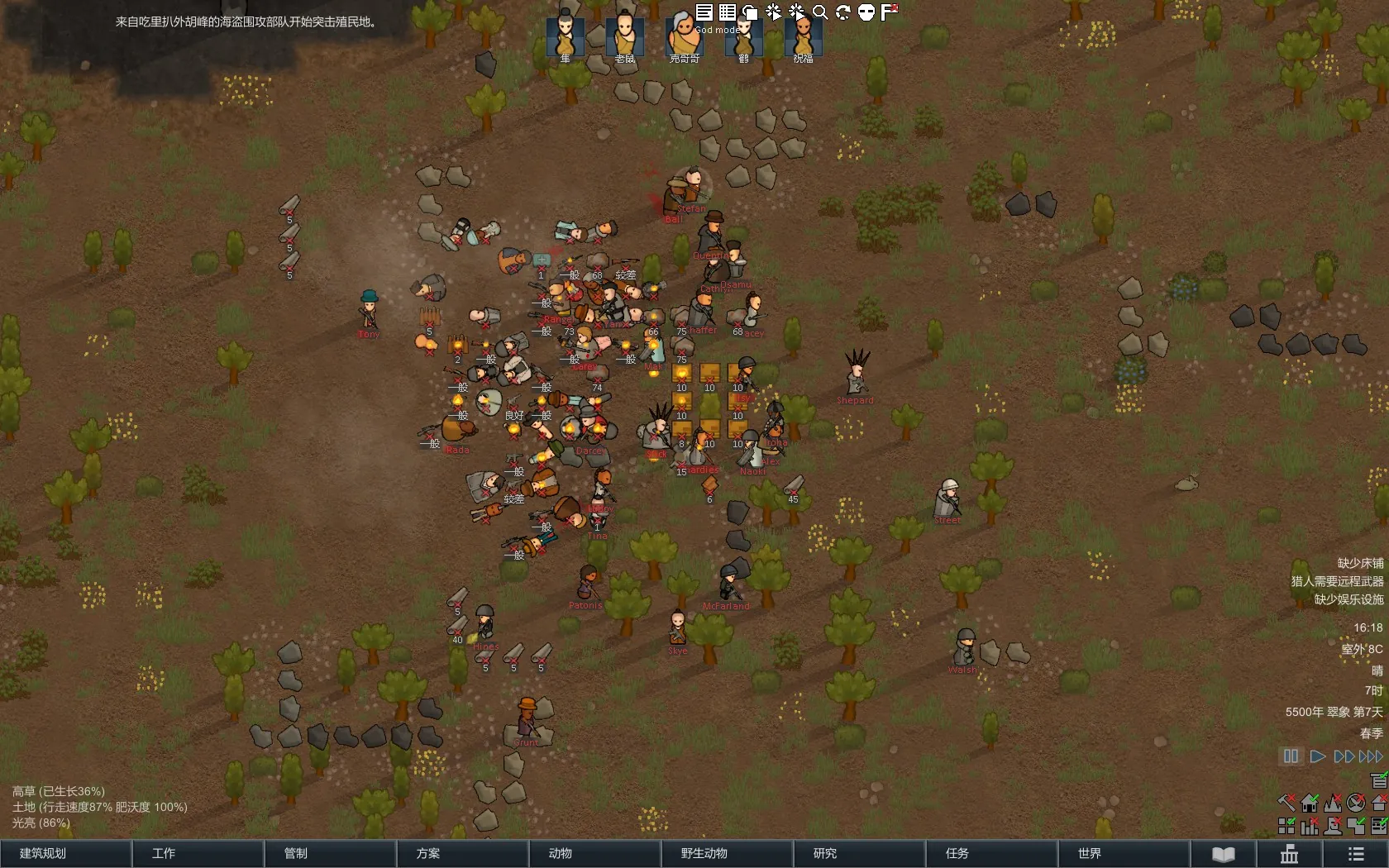Open the history book icon menu
The height and width of the screenshot is (868, 1389).
(x=1224, y=854)
